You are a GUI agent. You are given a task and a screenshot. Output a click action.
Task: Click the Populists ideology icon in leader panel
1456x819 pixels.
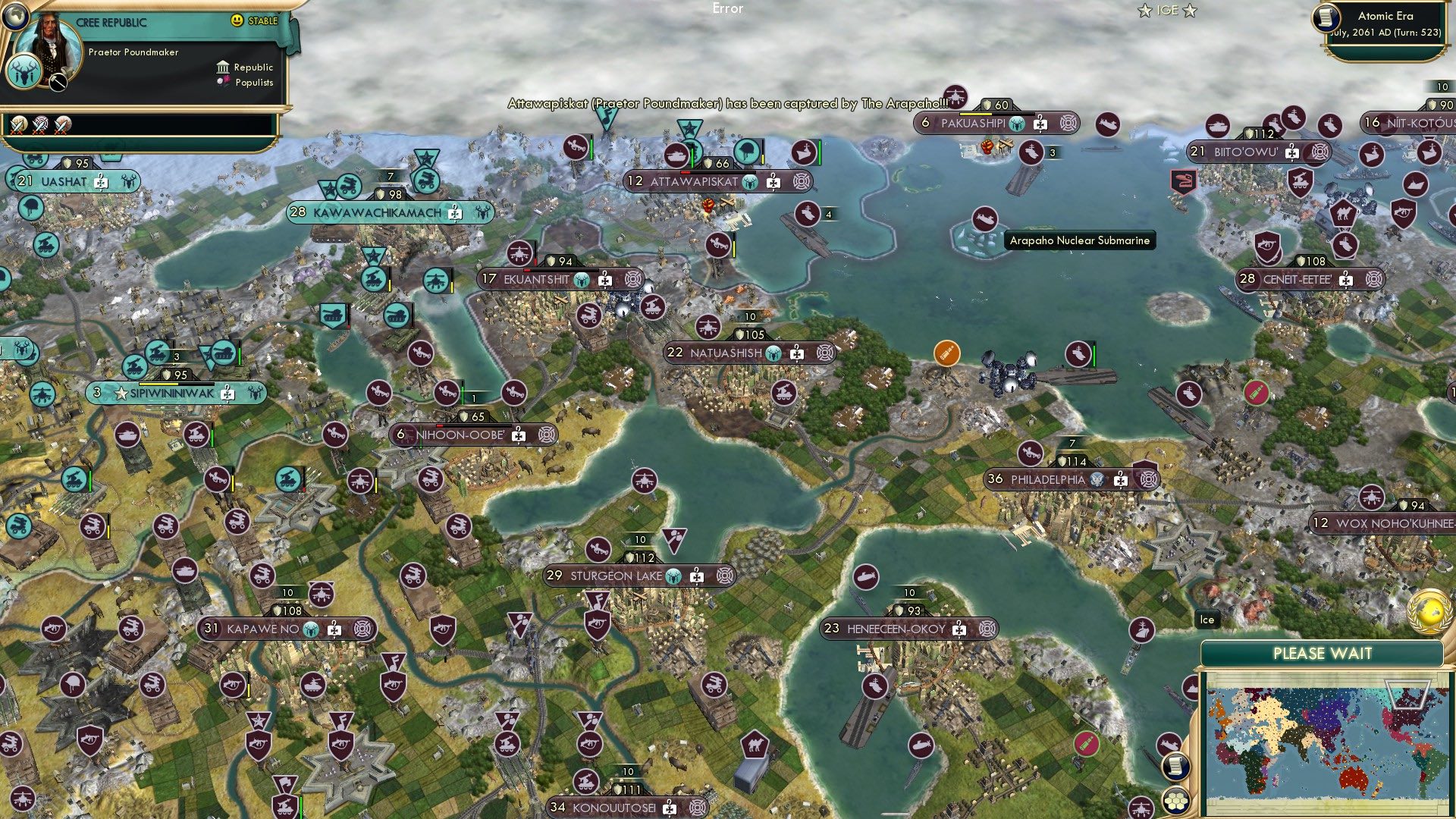(x=224, y=82)
